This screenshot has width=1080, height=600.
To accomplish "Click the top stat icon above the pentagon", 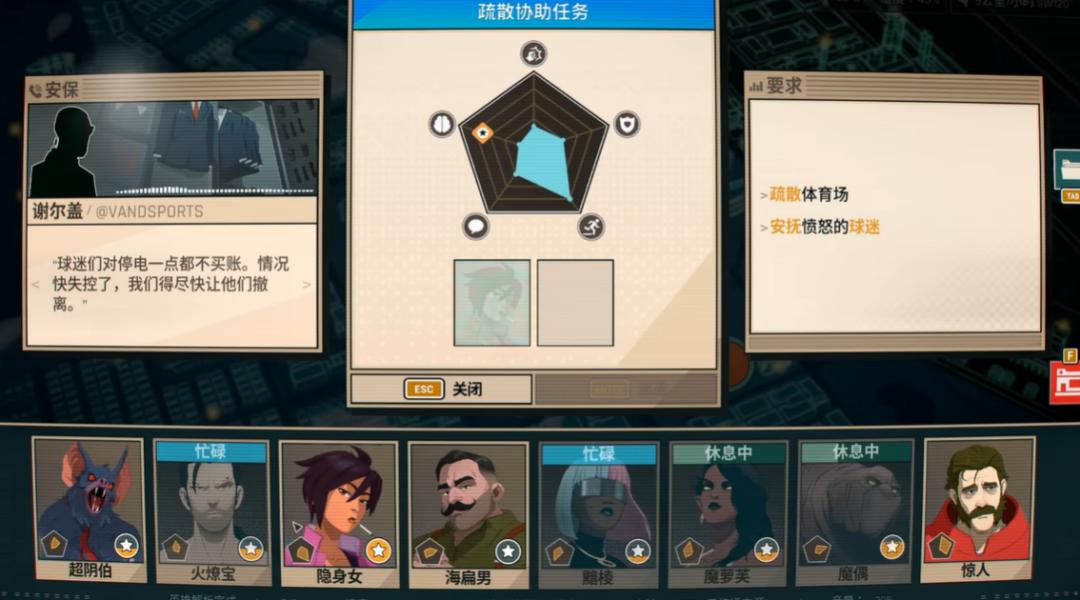I will point(534,53).
